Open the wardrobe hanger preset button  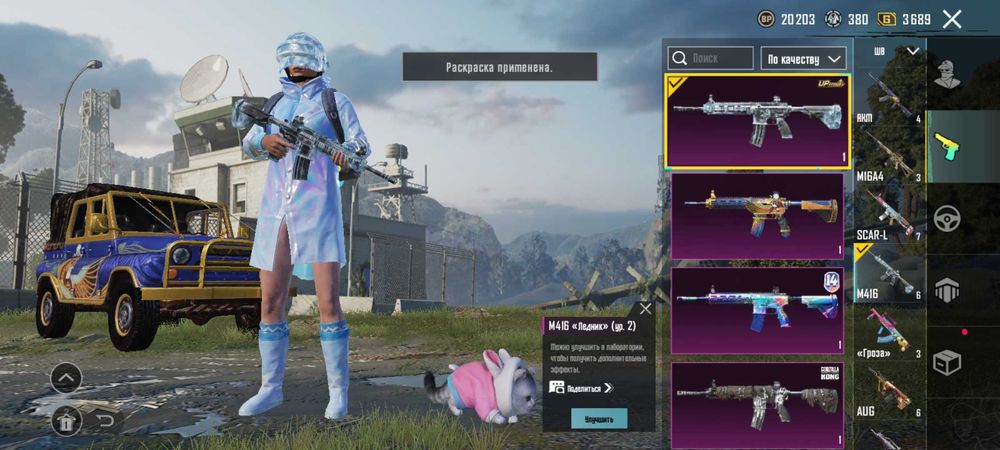pyautogui.click(x=66, y=421)
